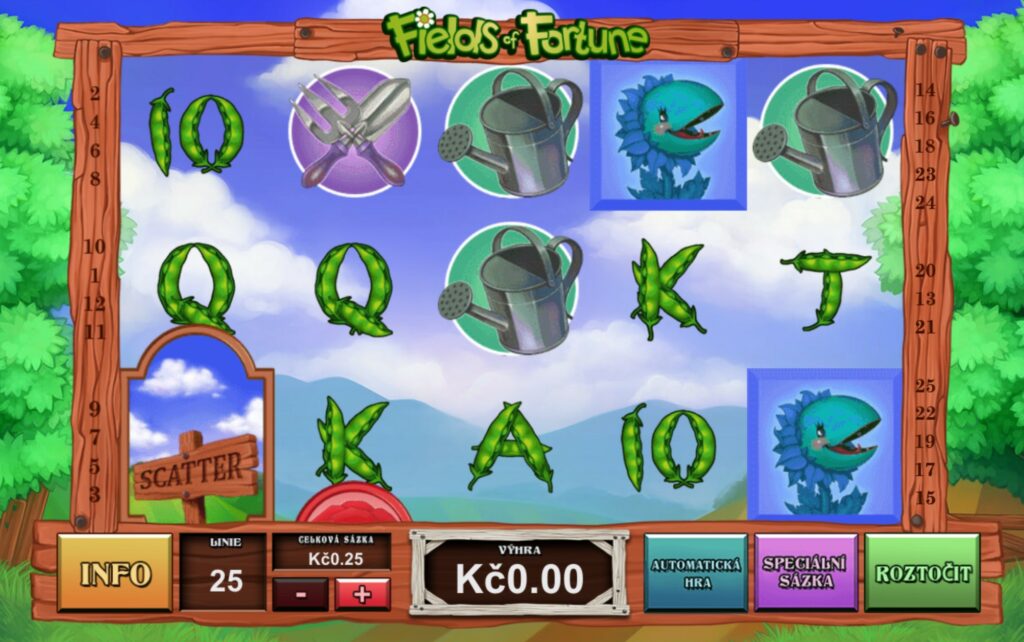This screenshot has width=1024, height=642.
Task: Open the INFO paytable
Action: (115, 573)
